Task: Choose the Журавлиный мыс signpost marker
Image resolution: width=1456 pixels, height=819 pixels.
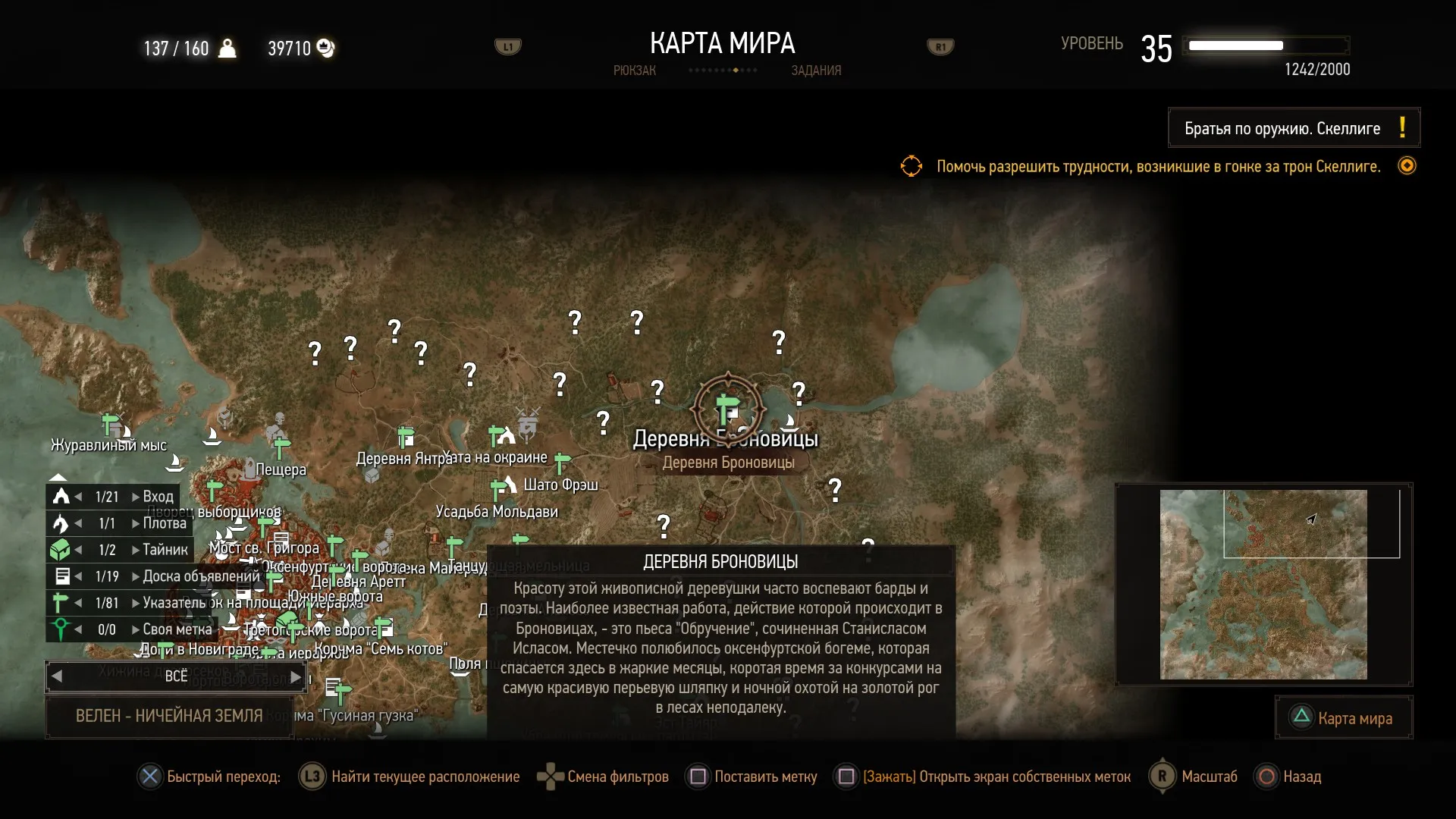Action: (x=111, y=423)
